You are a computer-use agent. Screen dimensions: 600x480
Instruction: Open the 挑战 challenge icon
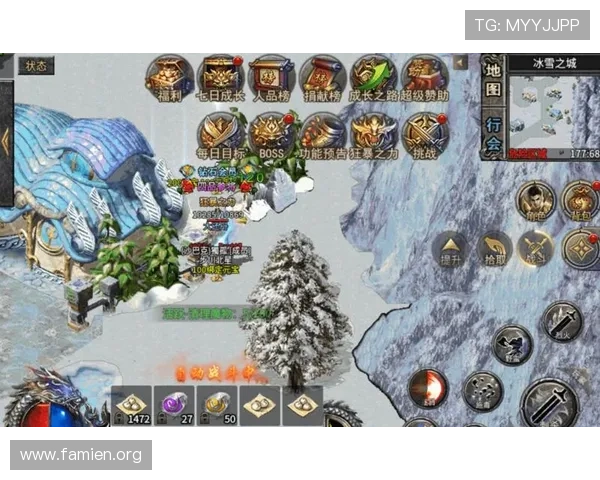pyautogui.click(x=424, y=133)
